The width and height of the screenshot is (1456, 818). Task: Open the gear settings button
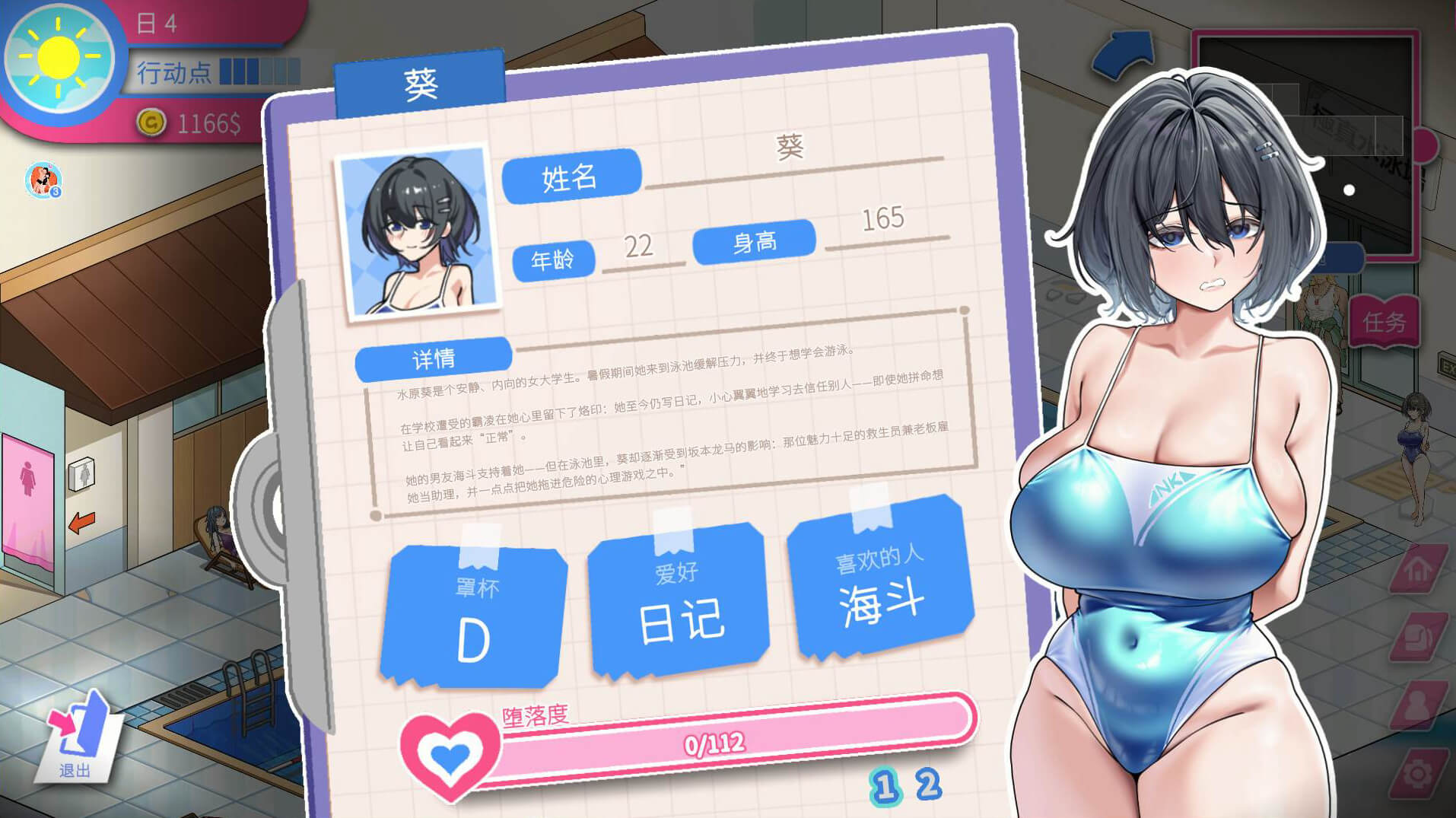pyautogui.click(x=1418, y=773)
